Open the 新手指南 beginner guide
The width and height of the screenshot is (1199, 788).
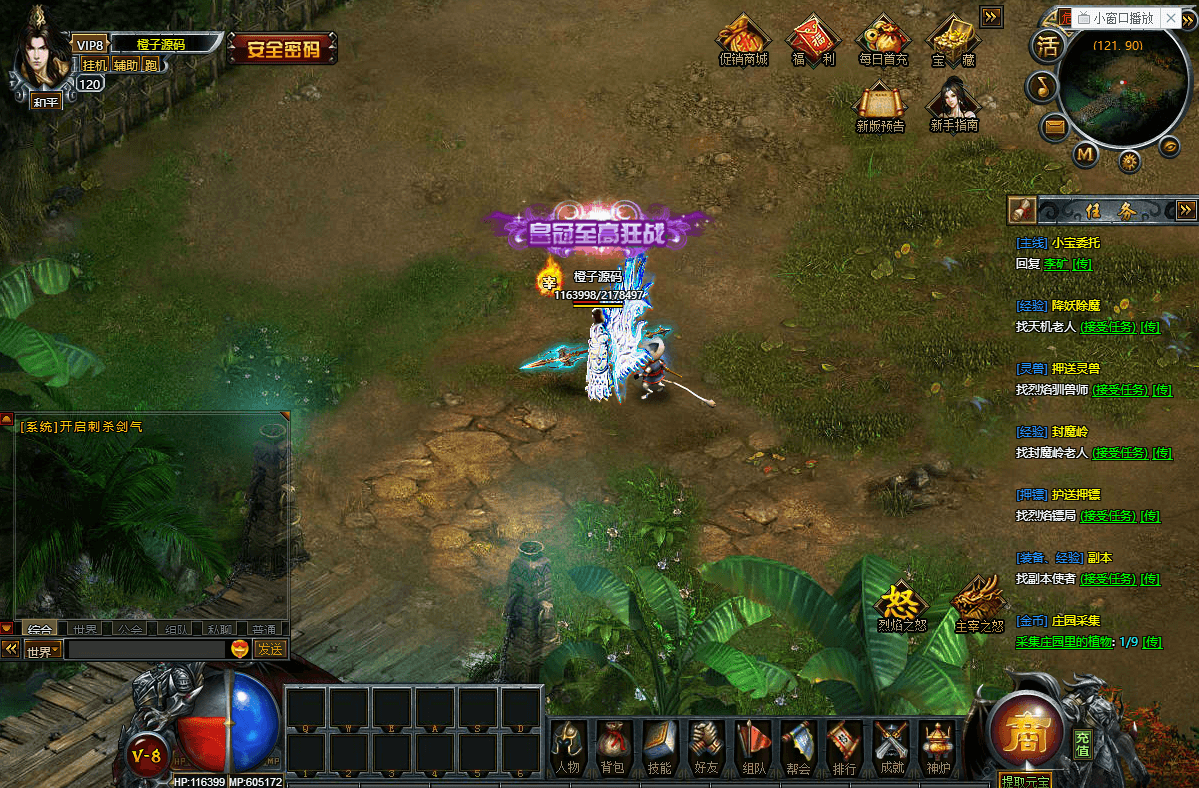[953, 104]
